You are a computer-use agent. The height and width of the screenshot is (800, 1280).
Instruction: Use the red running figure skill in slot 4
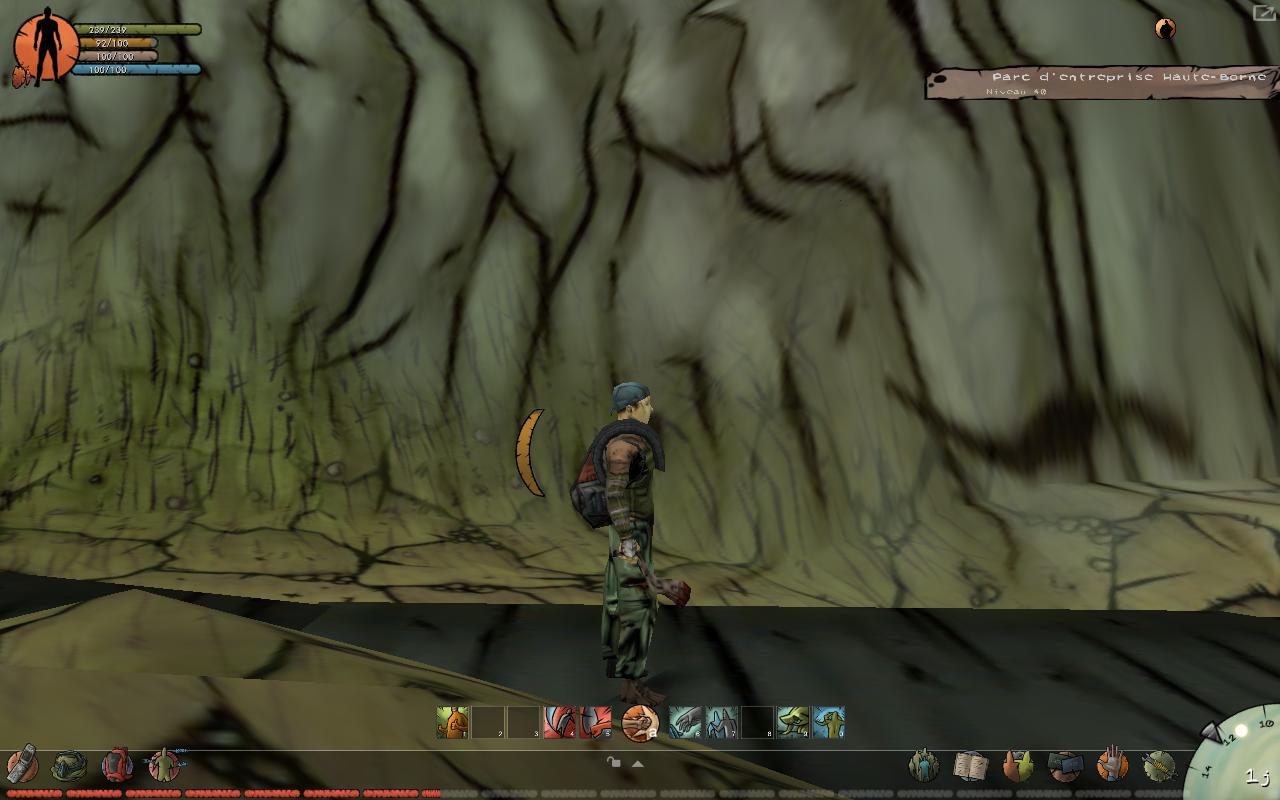(x=559, y=722)
